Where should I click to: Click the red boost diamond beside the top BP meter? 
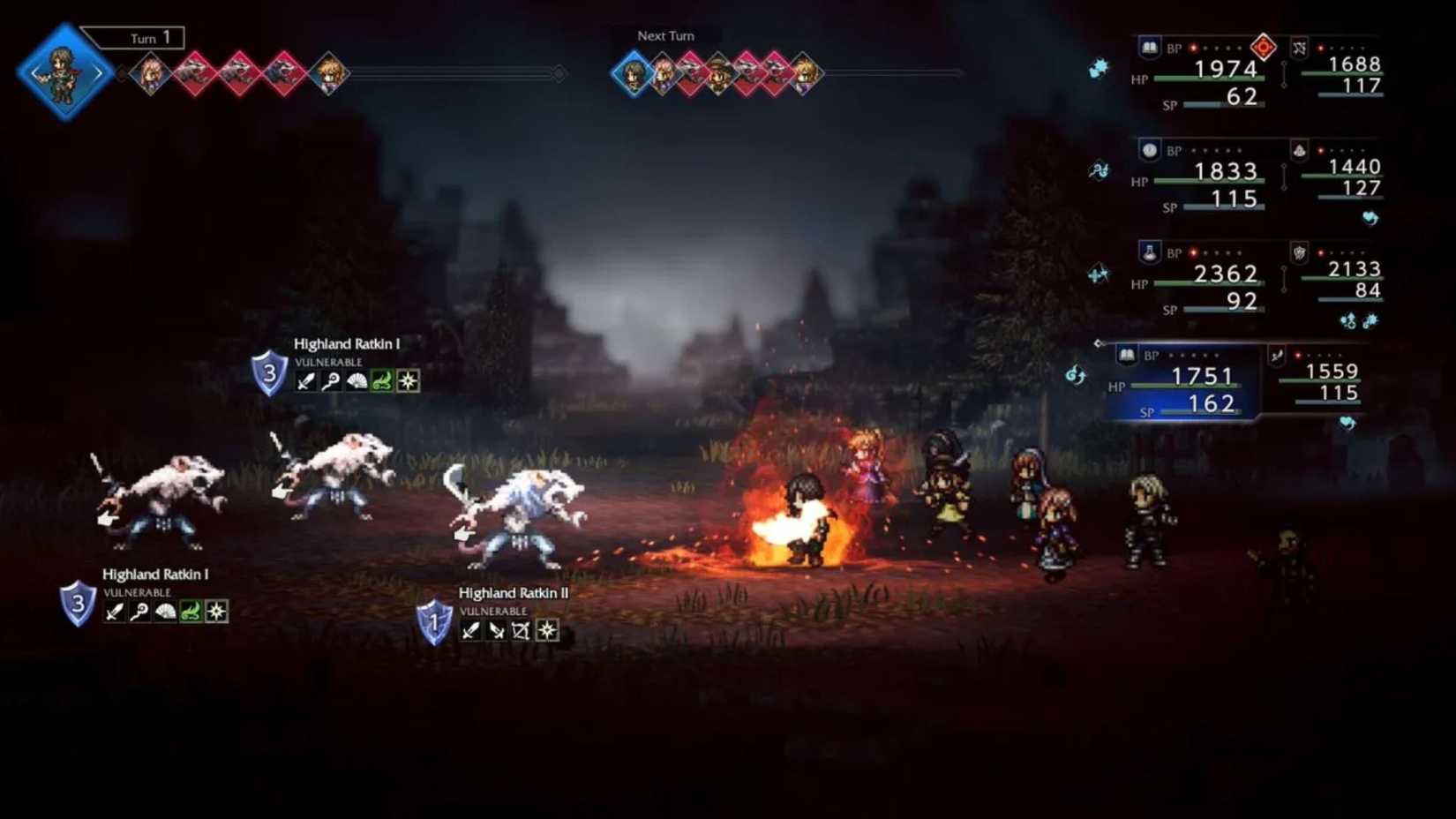[1262, 46]
